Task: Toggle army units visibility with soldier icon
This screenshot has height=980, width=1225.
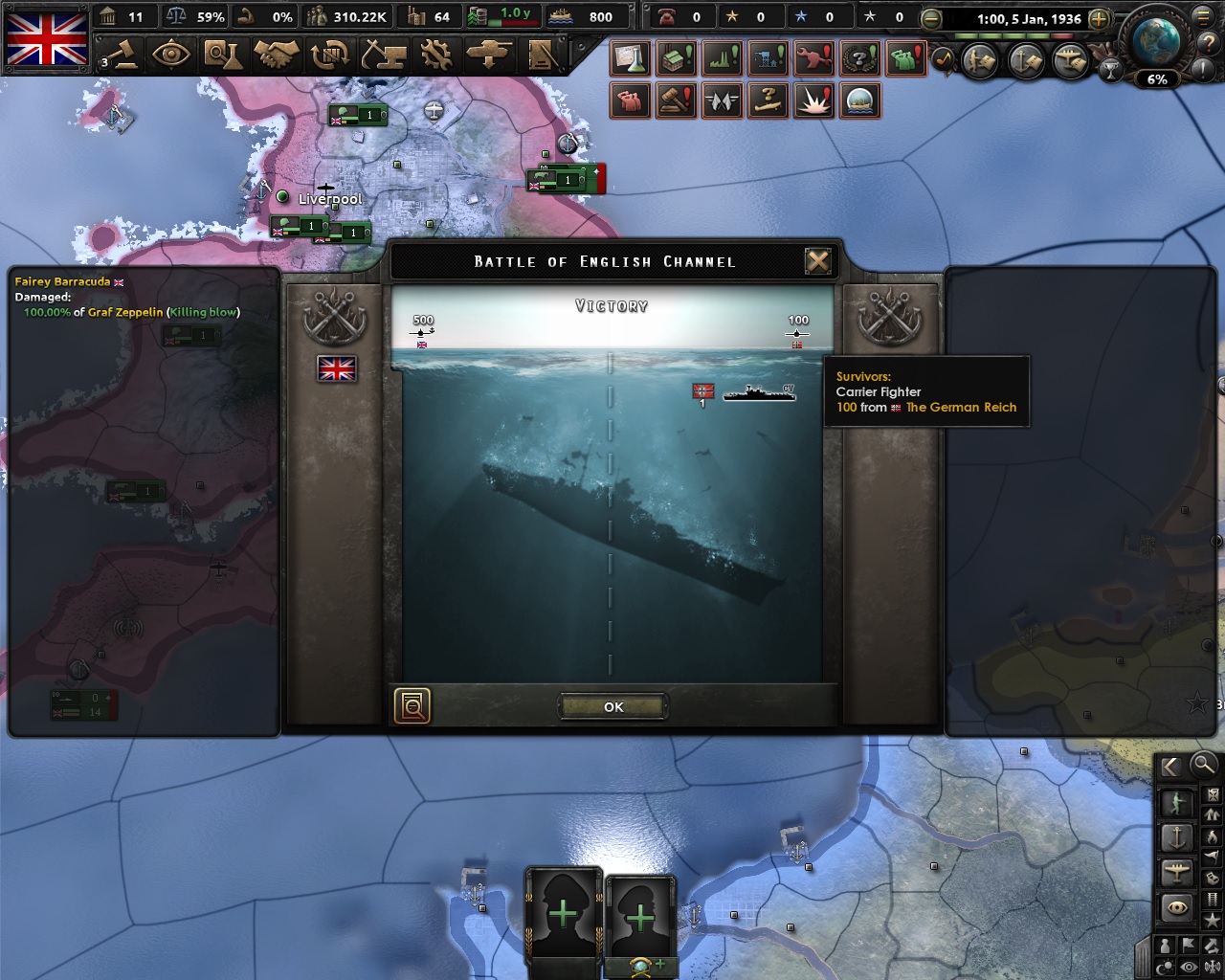Action: coord(1177,800)
